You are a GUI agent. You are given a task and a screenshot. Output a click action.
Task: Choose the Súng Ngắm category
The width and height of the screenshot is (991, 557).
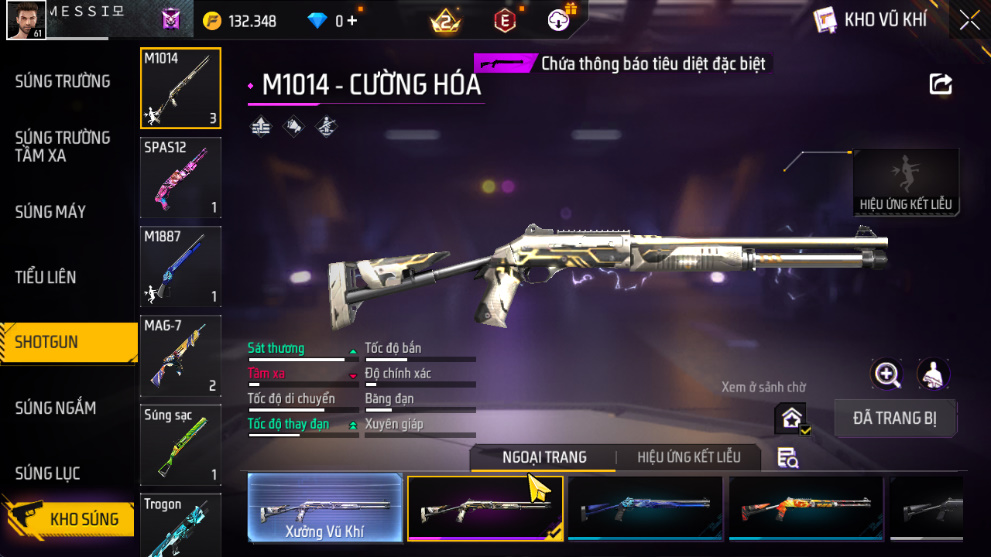[x=55, y=408]
